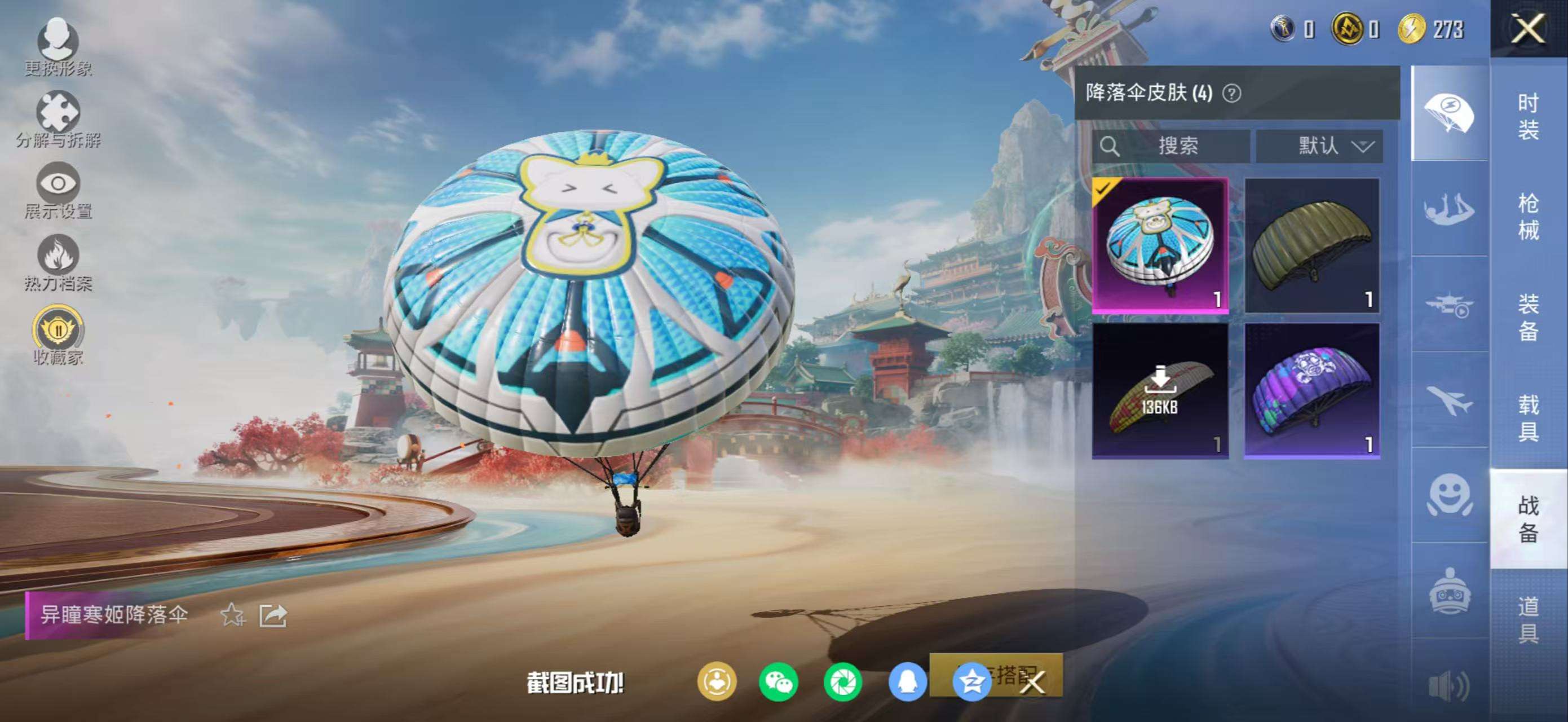Image resolution: width=1568 pixels, height=722 pixels.
Task: Favorite the parachute with the star icon
Action: (232, 615)
